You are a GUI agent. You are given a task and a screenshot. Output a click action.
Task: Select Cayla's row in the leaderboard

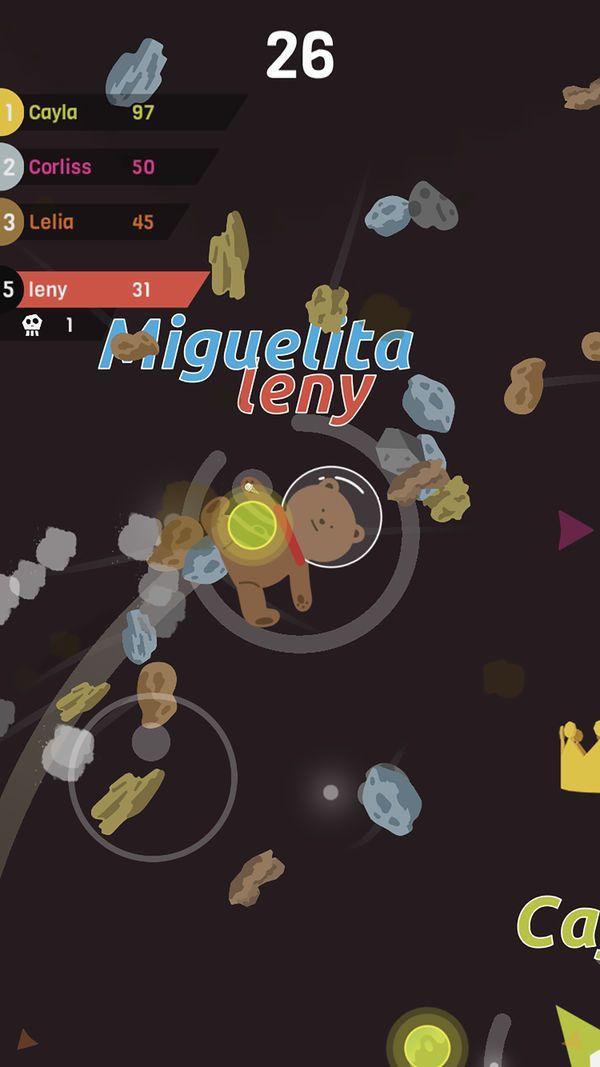[x=110, y=112]
